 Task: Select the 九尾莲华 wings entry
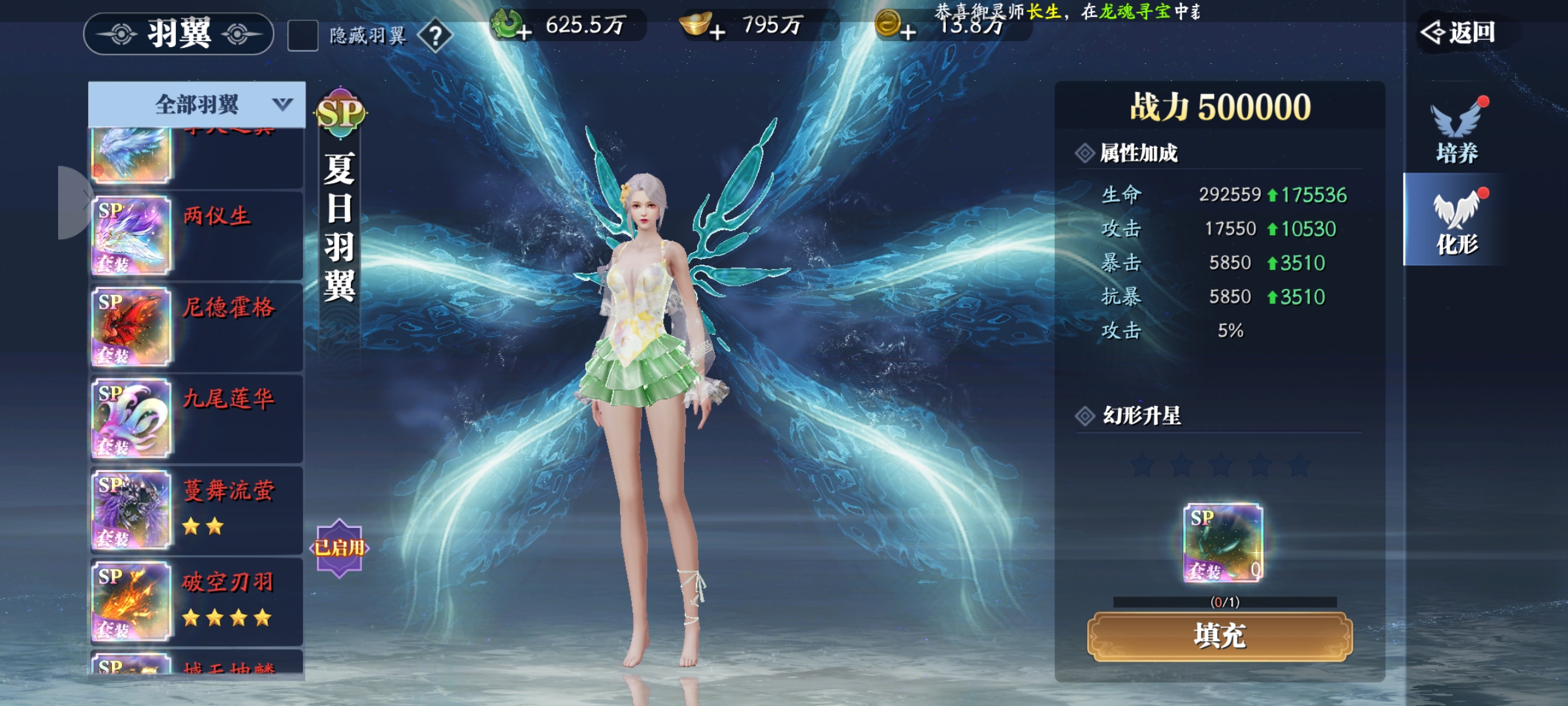196,418
